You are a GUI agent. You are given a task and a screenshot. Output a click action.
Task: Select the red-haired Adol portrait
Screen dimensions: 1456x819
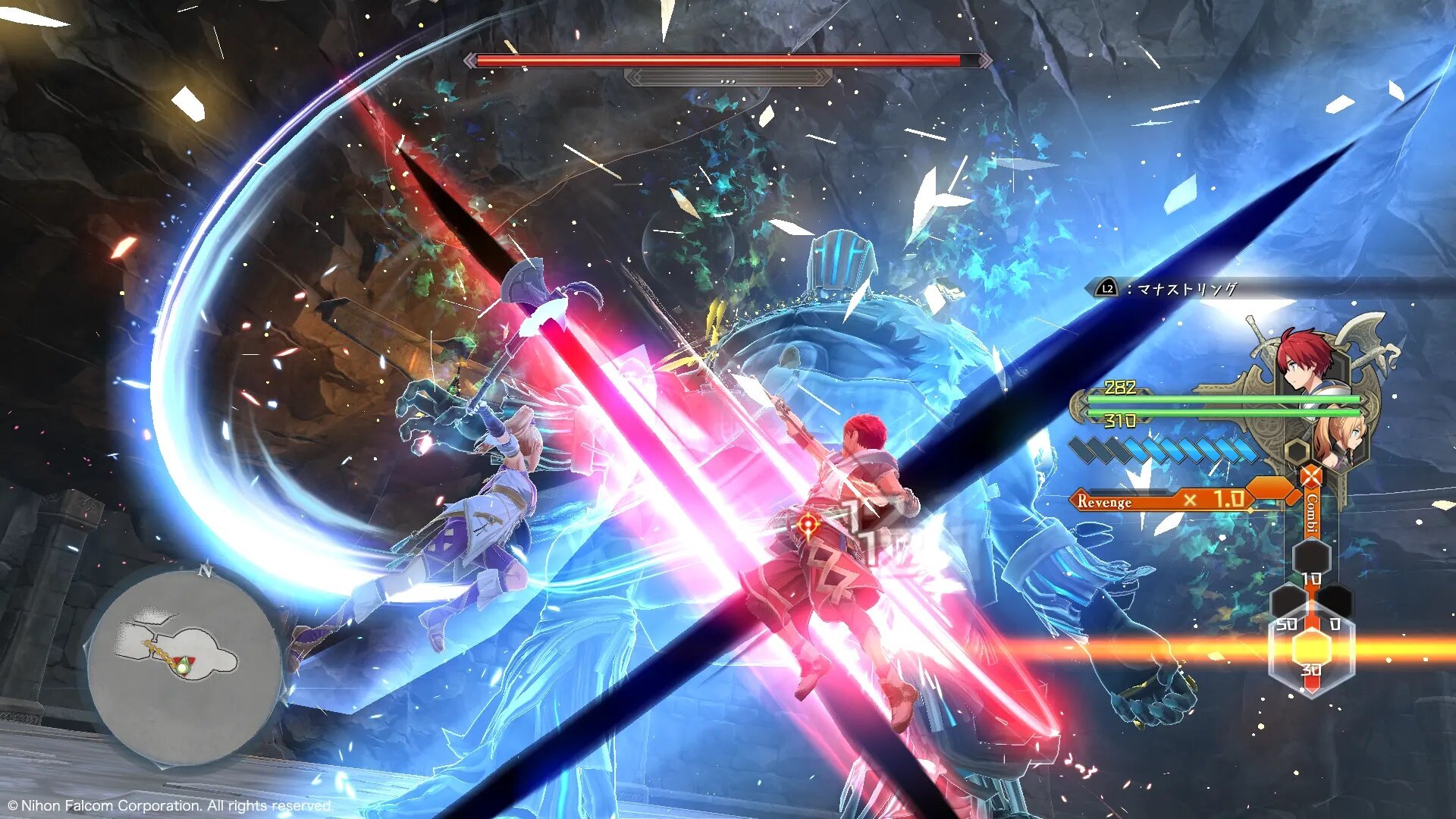(1306, 361)
